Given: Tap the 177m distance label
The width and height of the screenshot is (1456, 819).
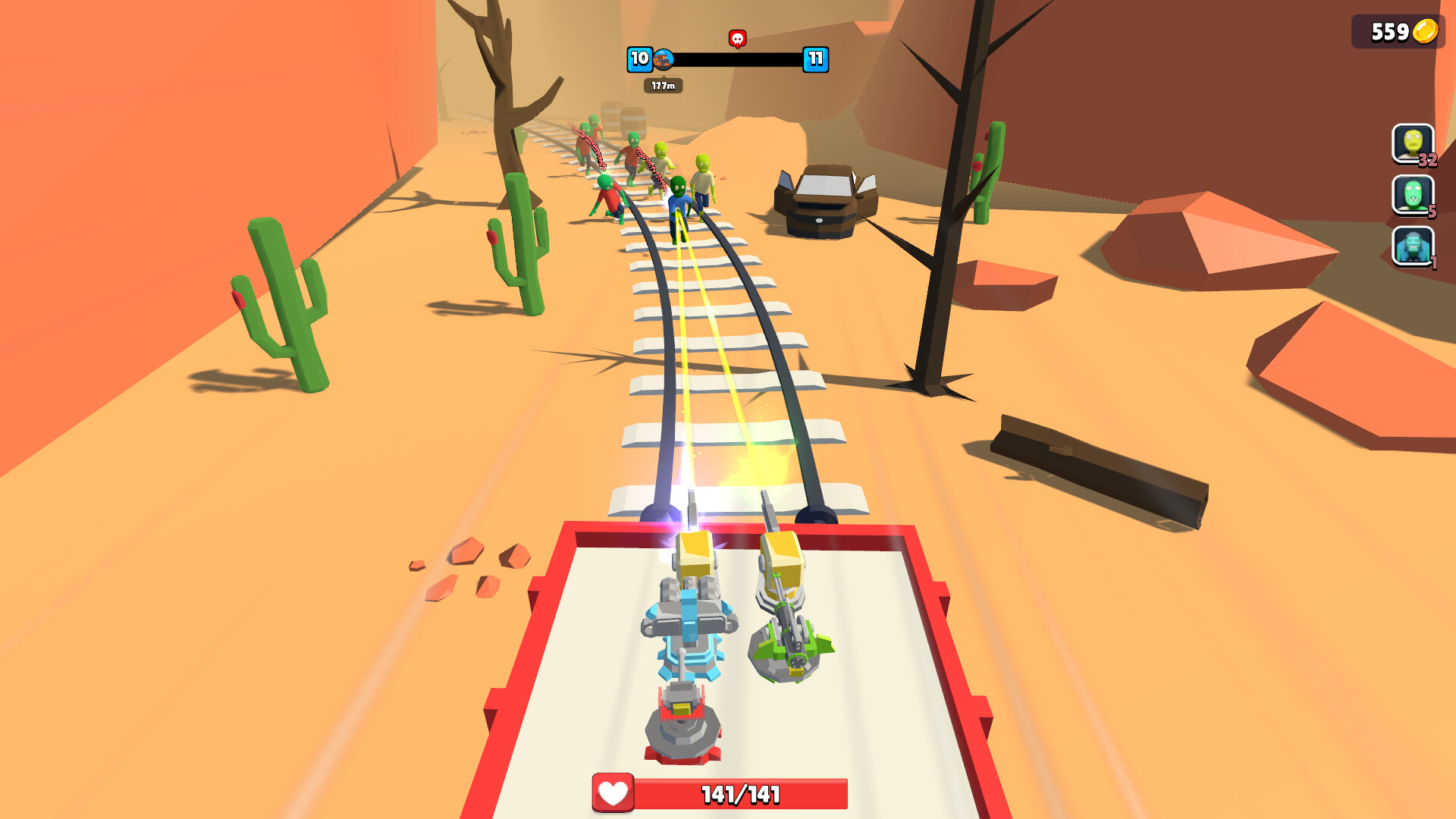Looking at the screenshot, I should coord(663,85).
